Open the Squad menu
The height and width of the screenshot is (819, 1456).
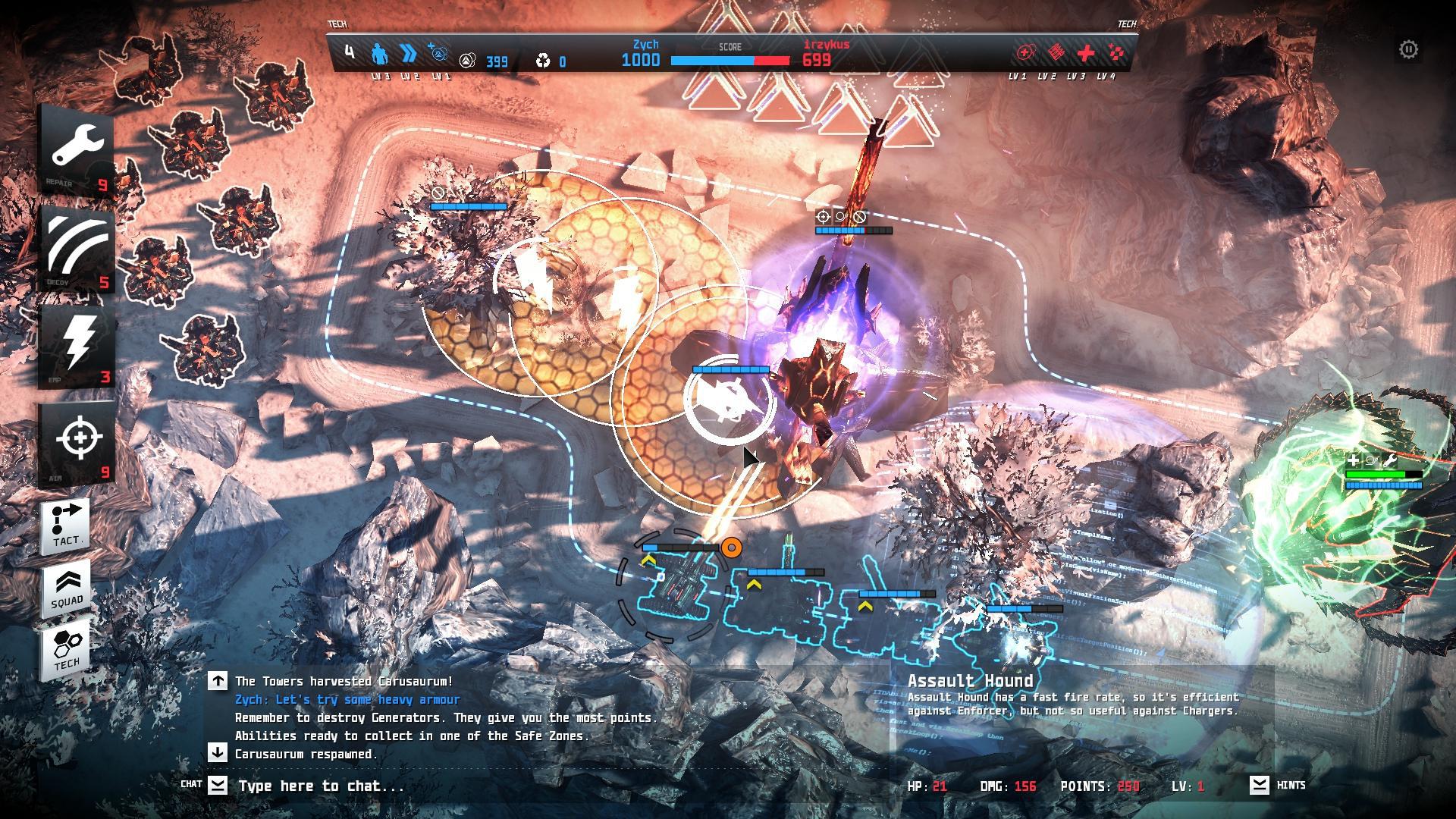(66, 587)
